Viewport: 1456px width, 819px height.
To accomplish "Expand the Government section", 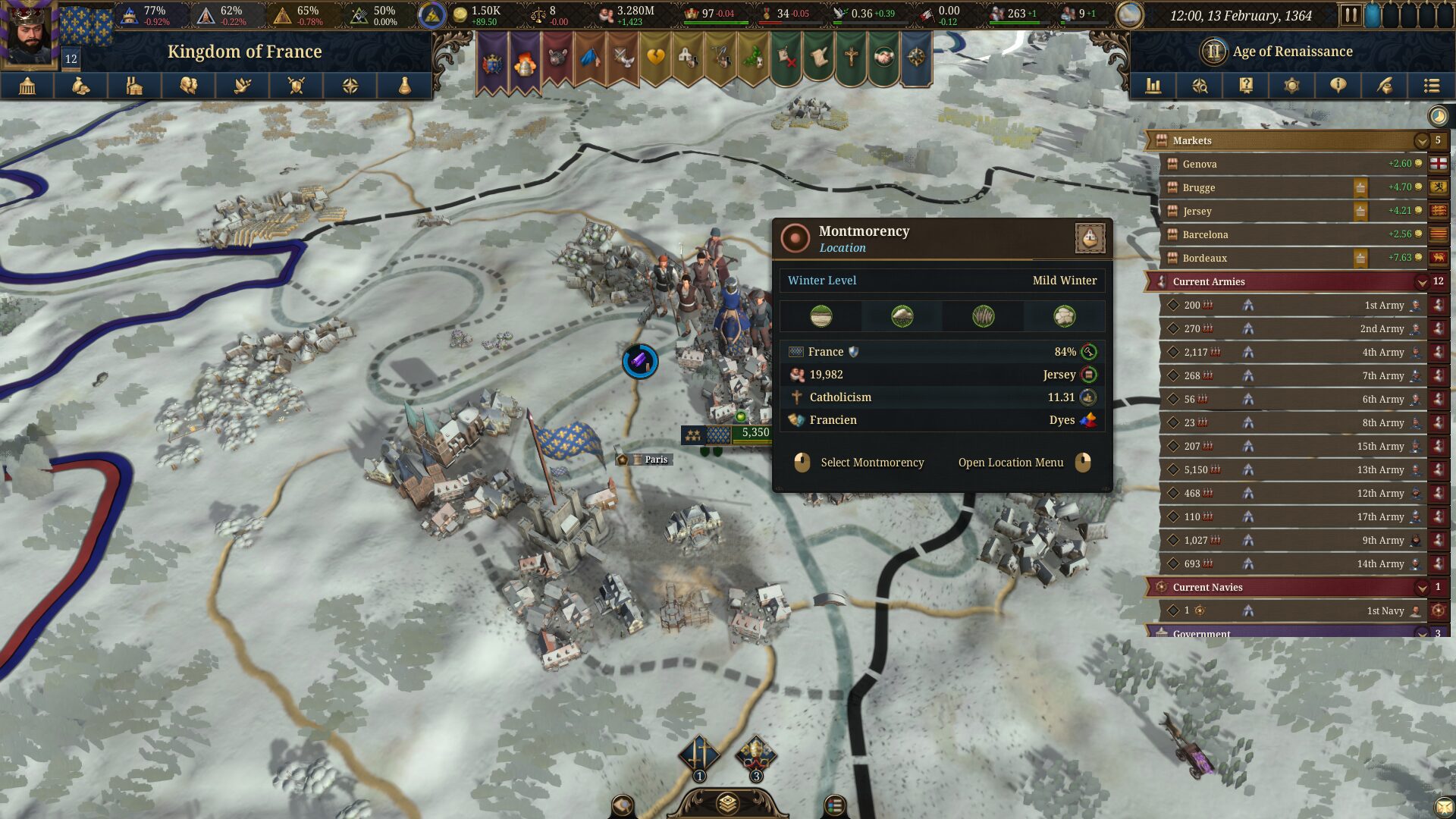I will 1421,634.
